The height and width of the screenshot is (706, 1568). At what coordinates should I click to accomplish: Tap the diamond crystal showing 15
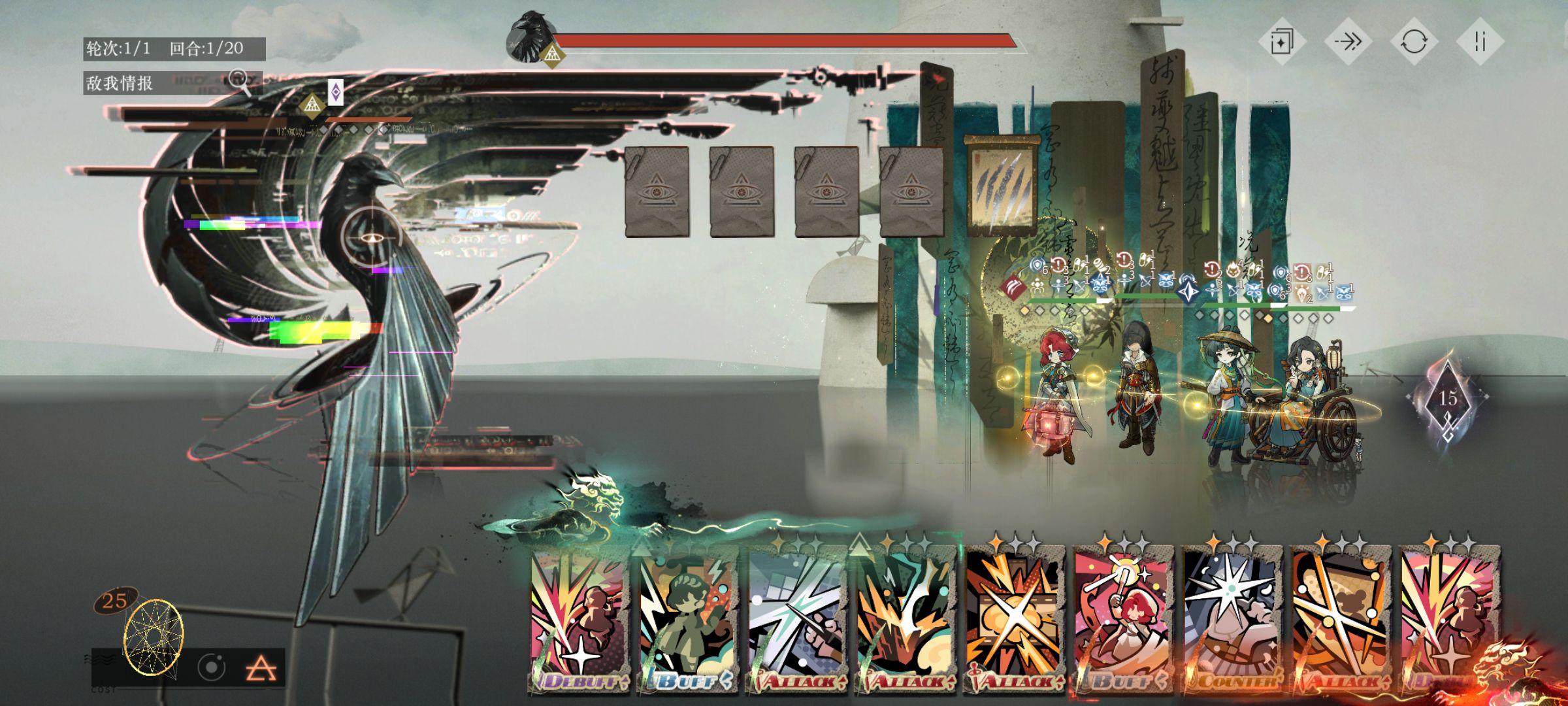coord(1448,400)
